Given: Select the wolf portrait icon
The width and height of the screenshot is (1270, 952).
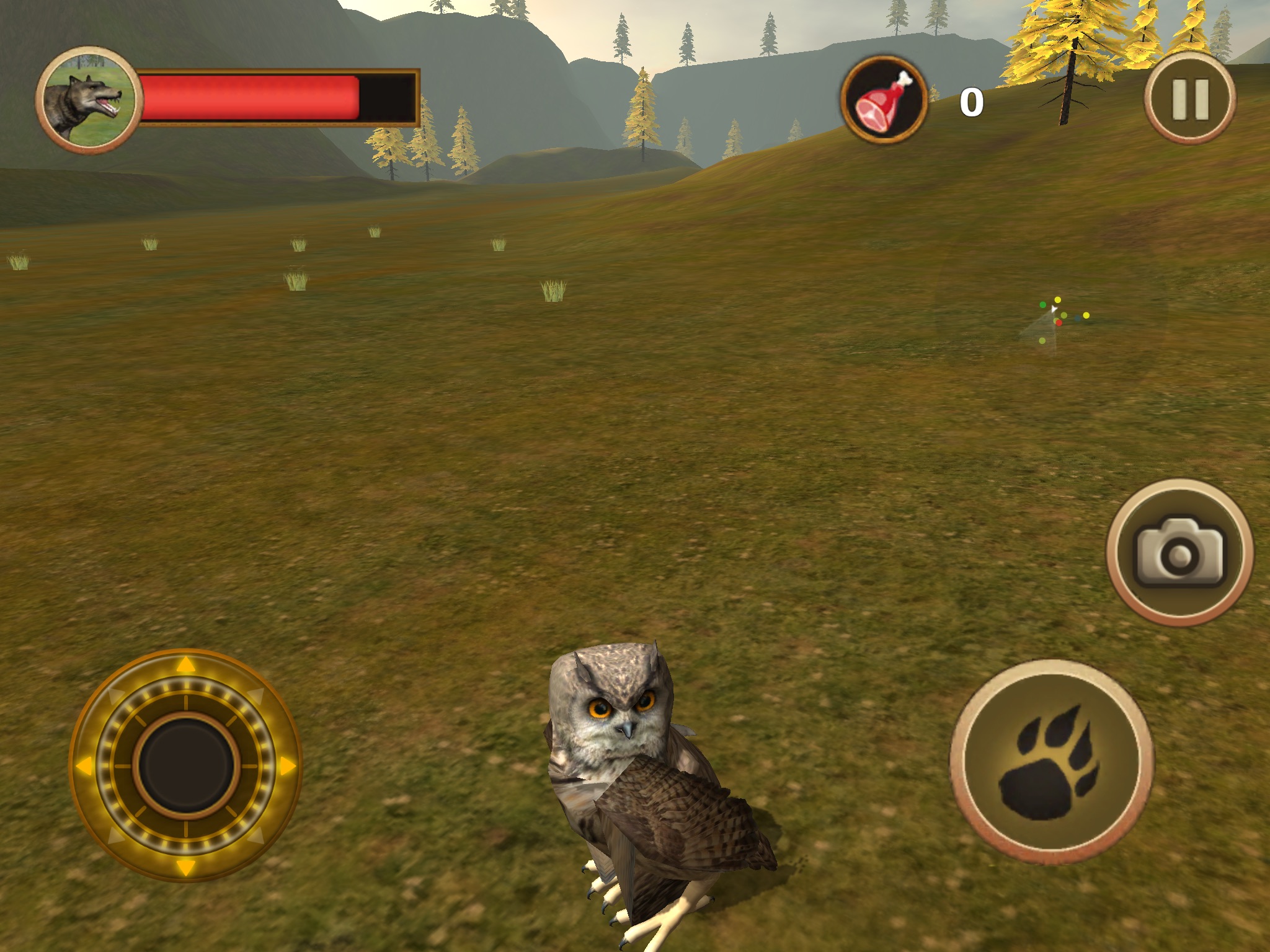Looking at the screenshot, I should pos(87,100).
